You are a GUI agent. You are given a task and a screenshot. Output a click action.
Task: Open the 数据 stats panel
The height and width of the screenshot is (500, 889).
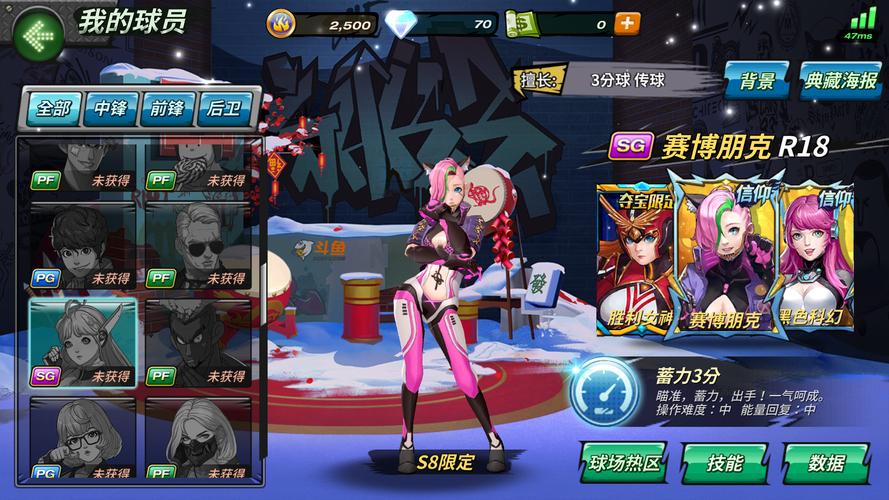pos(825,463)
